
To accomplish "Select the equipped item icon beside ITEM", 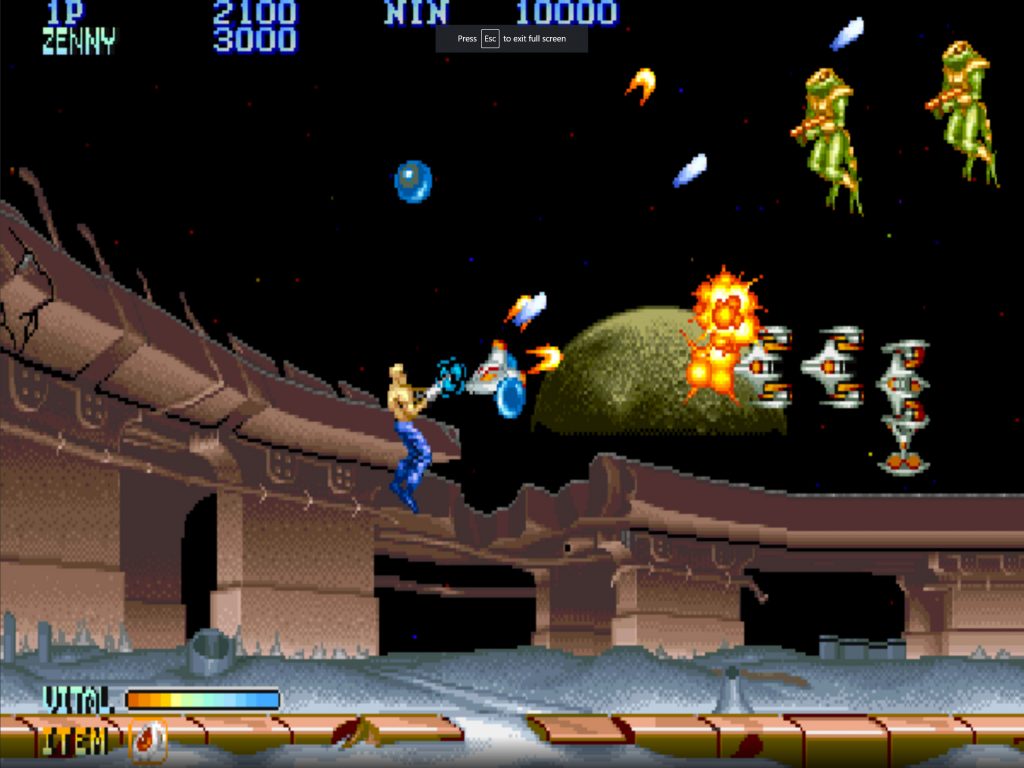I will (x=148, y=741).
